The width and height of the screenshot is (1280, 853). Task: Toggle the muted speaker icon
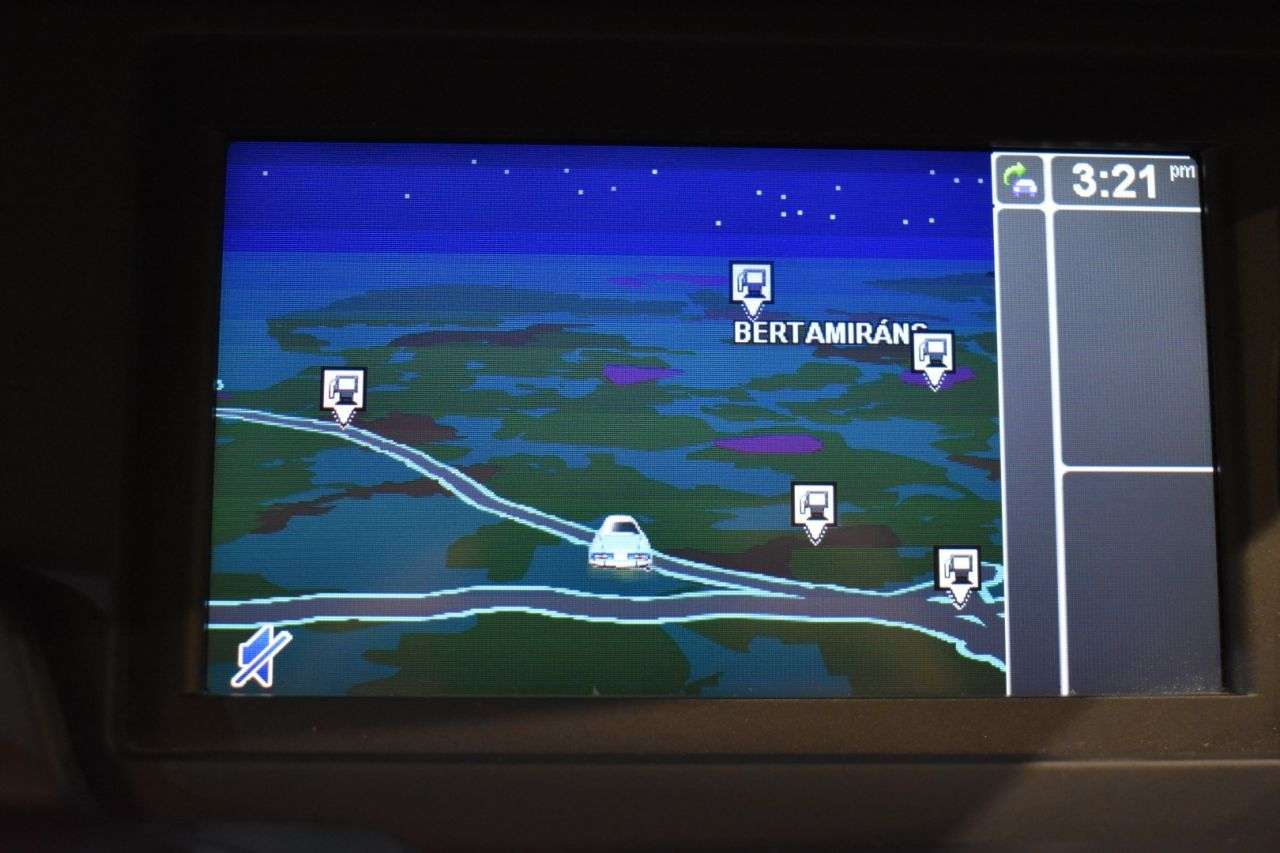pyautogui.click(x=261, y=658)
